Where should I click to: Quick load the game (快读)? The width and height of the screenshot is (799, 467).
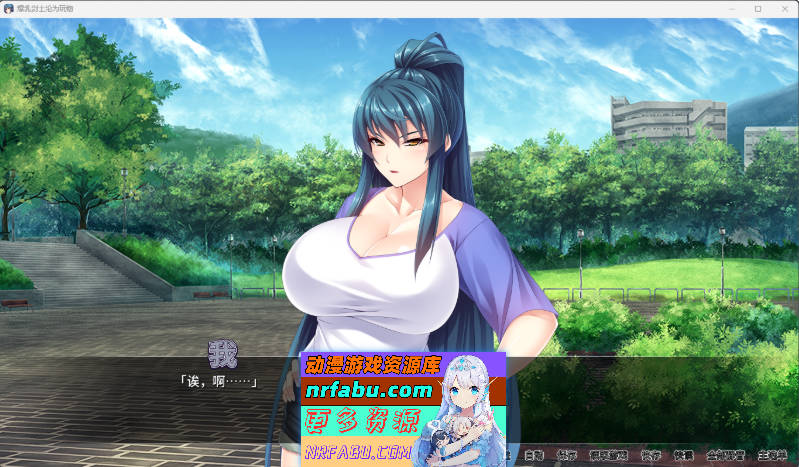(683, 455)
